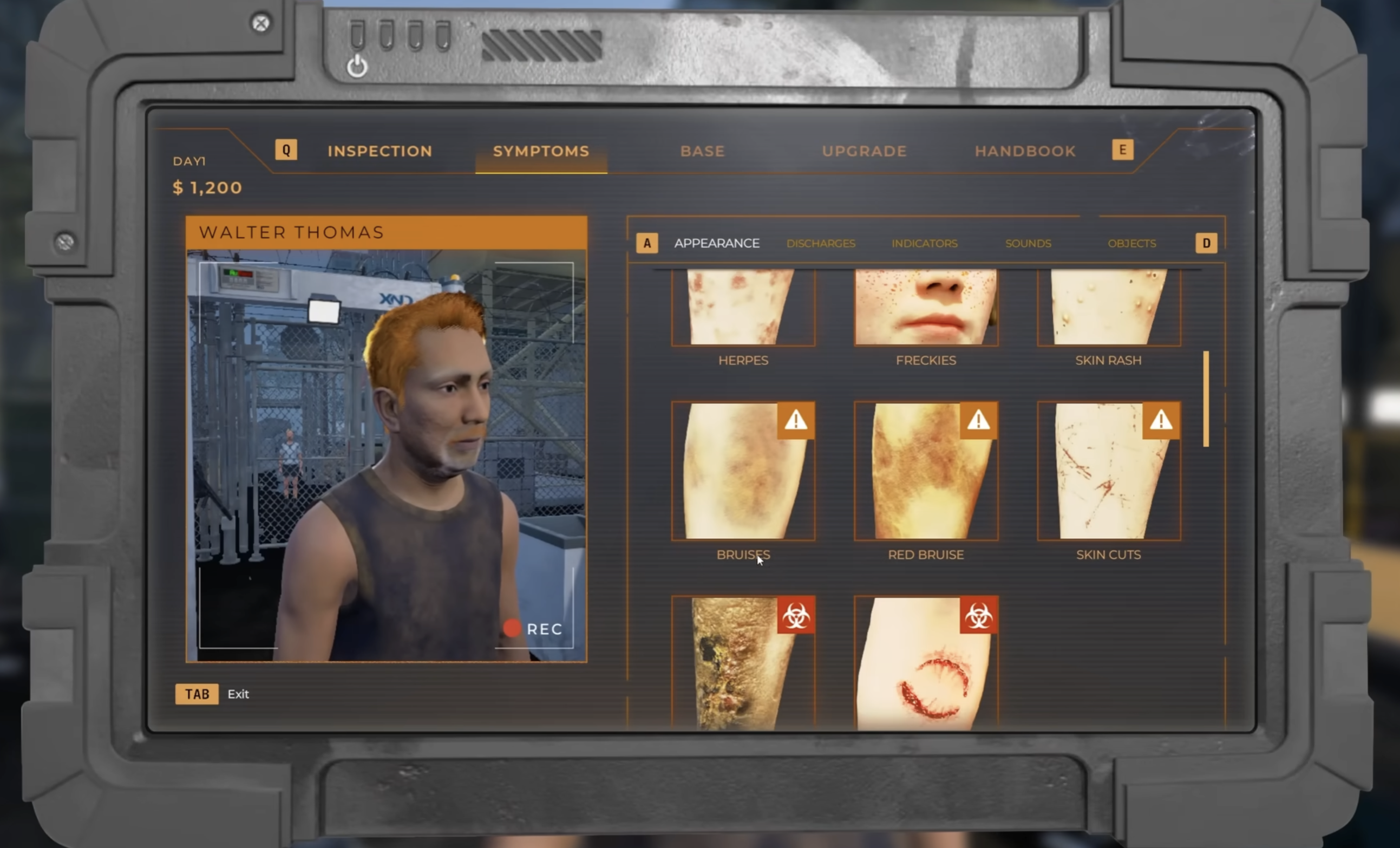Click the E key shortcut icon near Handbook
1400x848 pixels.
click(1122, 150)
